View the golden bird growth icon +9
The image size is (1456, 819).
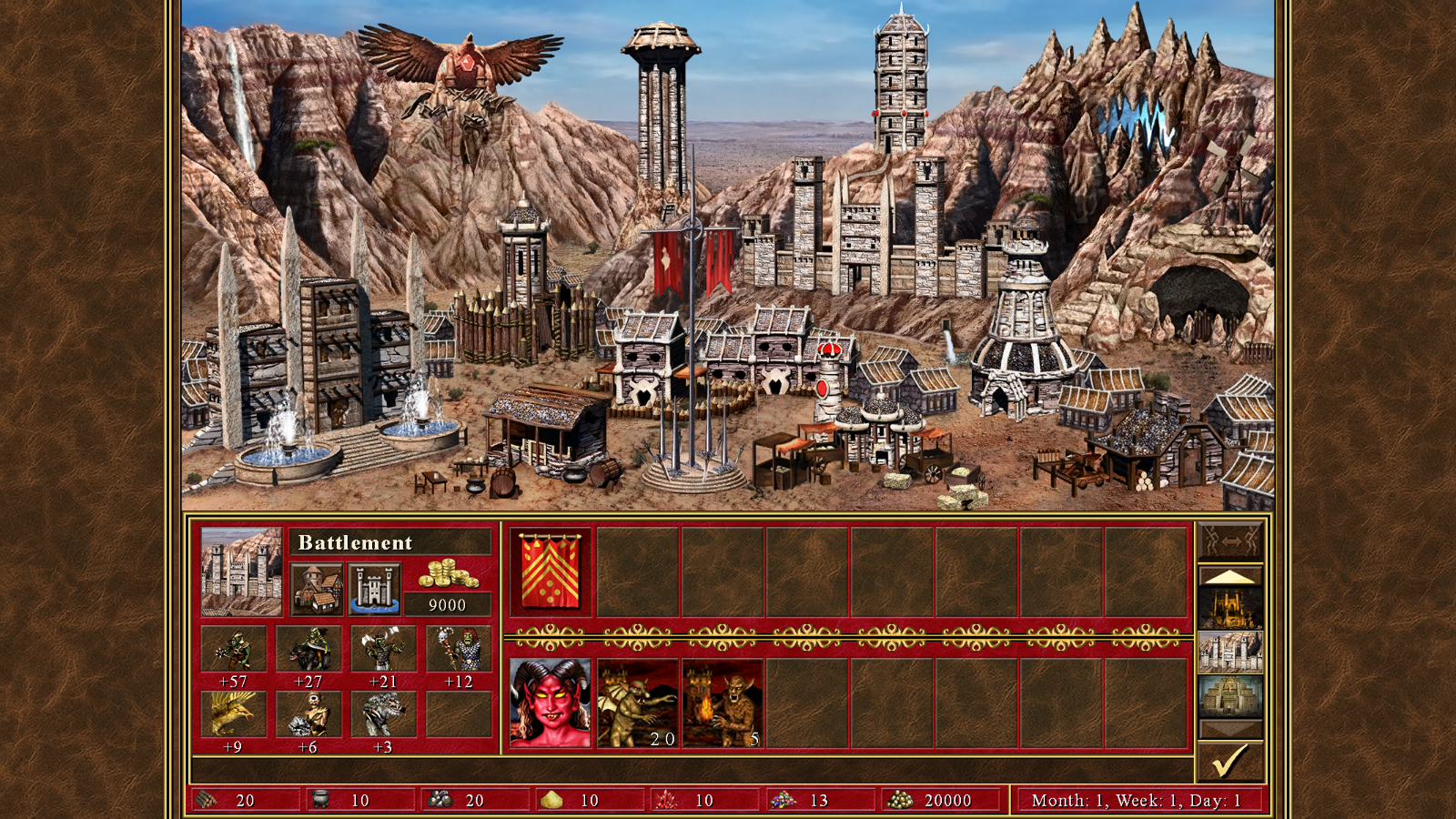tap(233, 714)
